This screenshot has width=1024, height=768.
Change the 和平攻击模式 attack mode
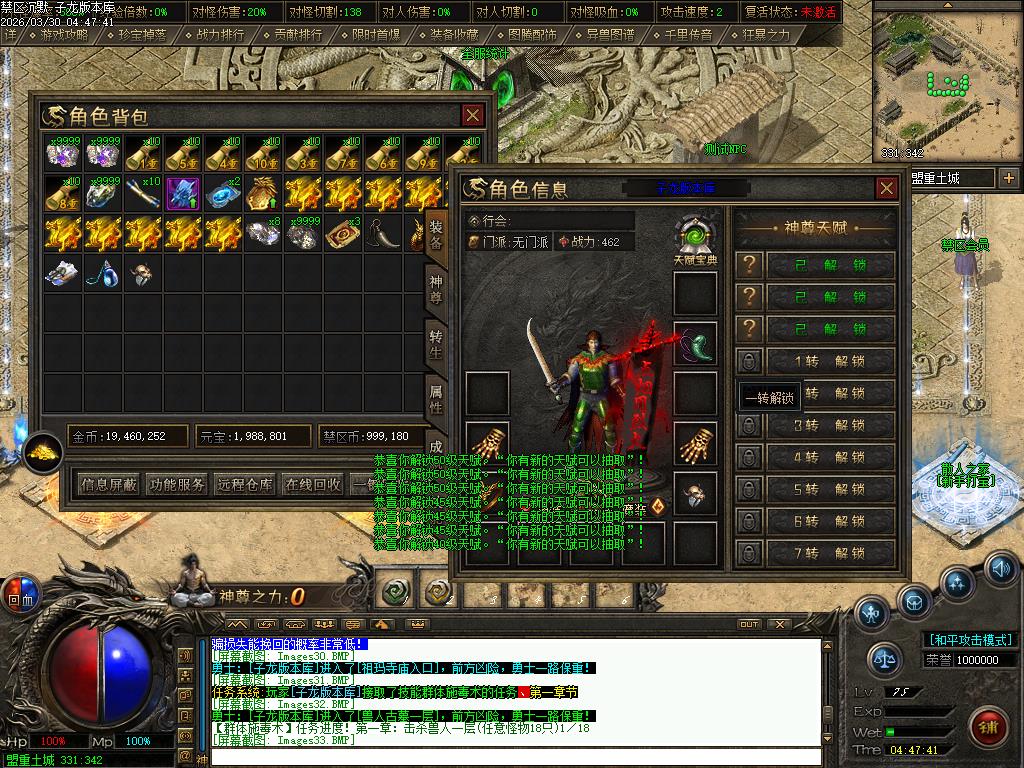point(969,640)
